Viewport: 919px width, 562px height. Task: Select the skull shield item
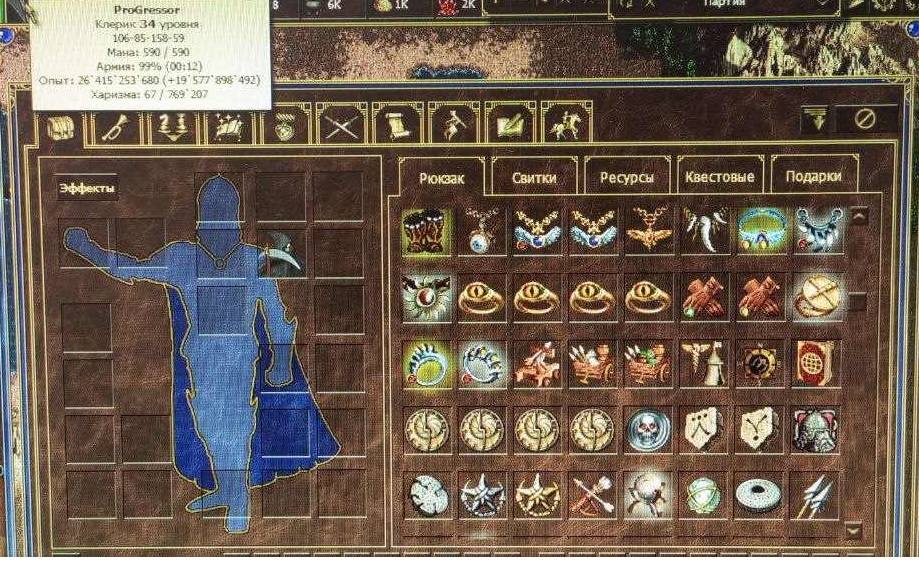[649, 429]
